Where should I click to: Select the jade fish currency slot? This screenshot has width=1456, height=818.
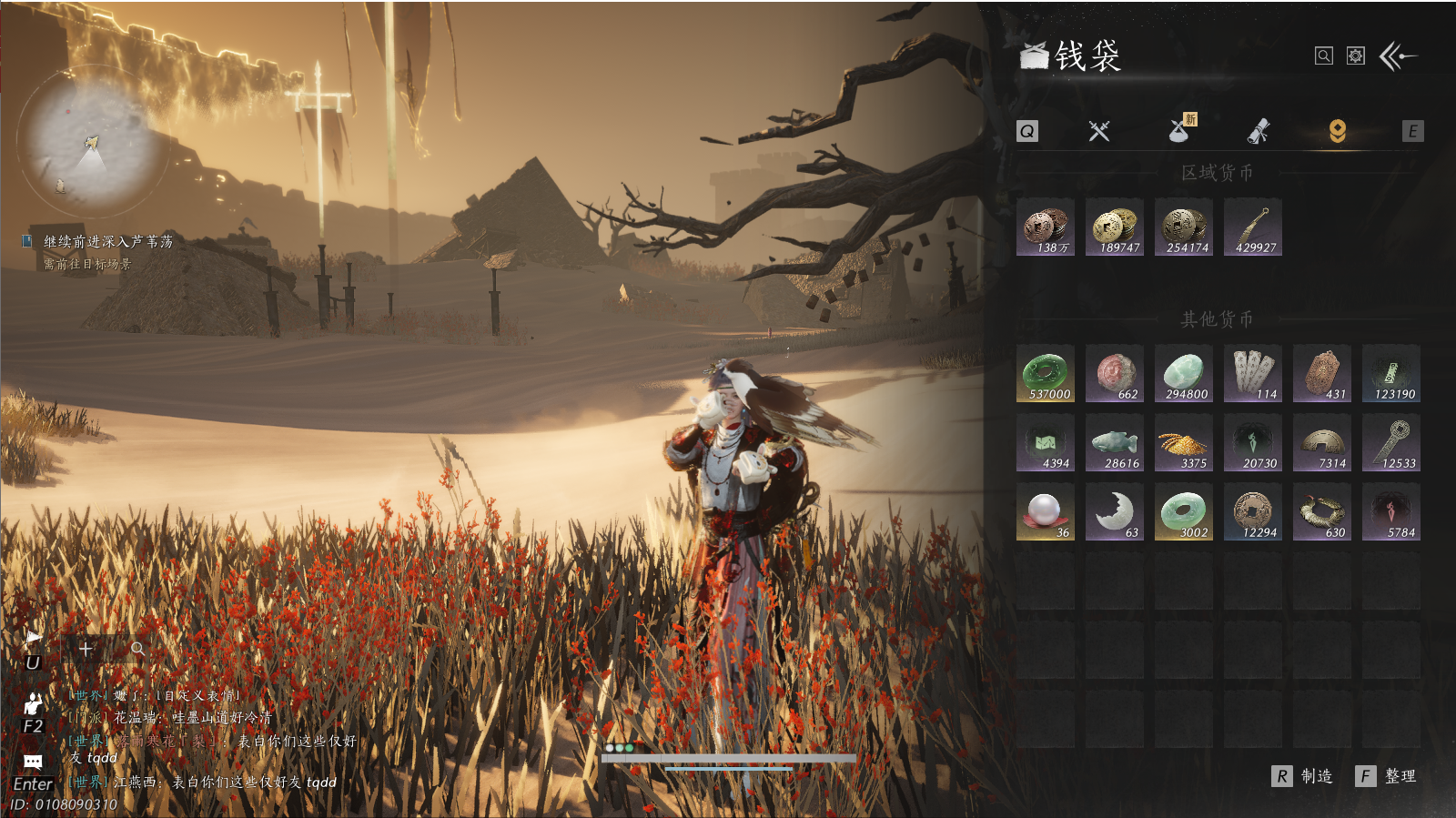click(1115, 443)
